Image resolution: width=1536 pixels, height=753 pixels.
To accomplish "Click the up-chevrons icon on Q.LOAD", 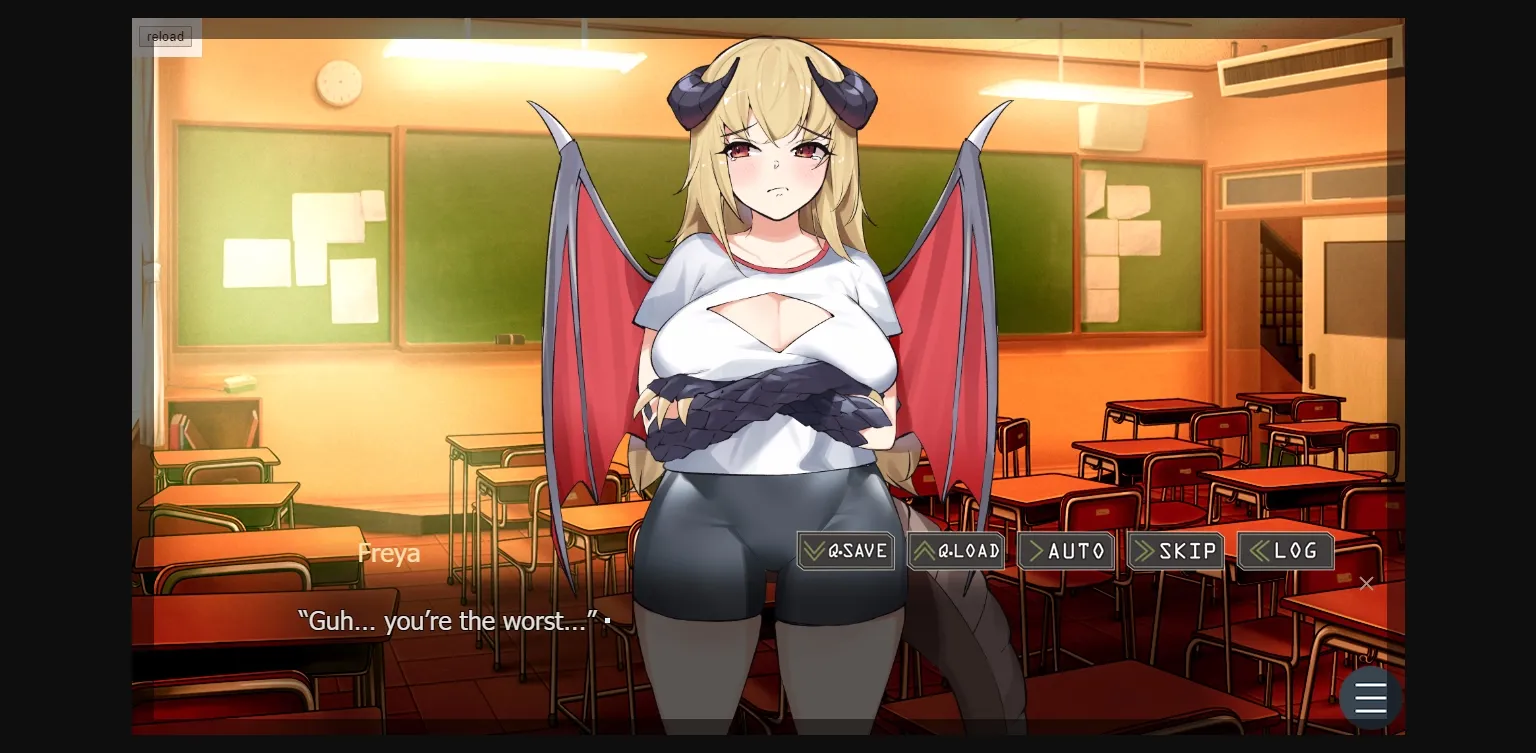I will tap(923, 550).
